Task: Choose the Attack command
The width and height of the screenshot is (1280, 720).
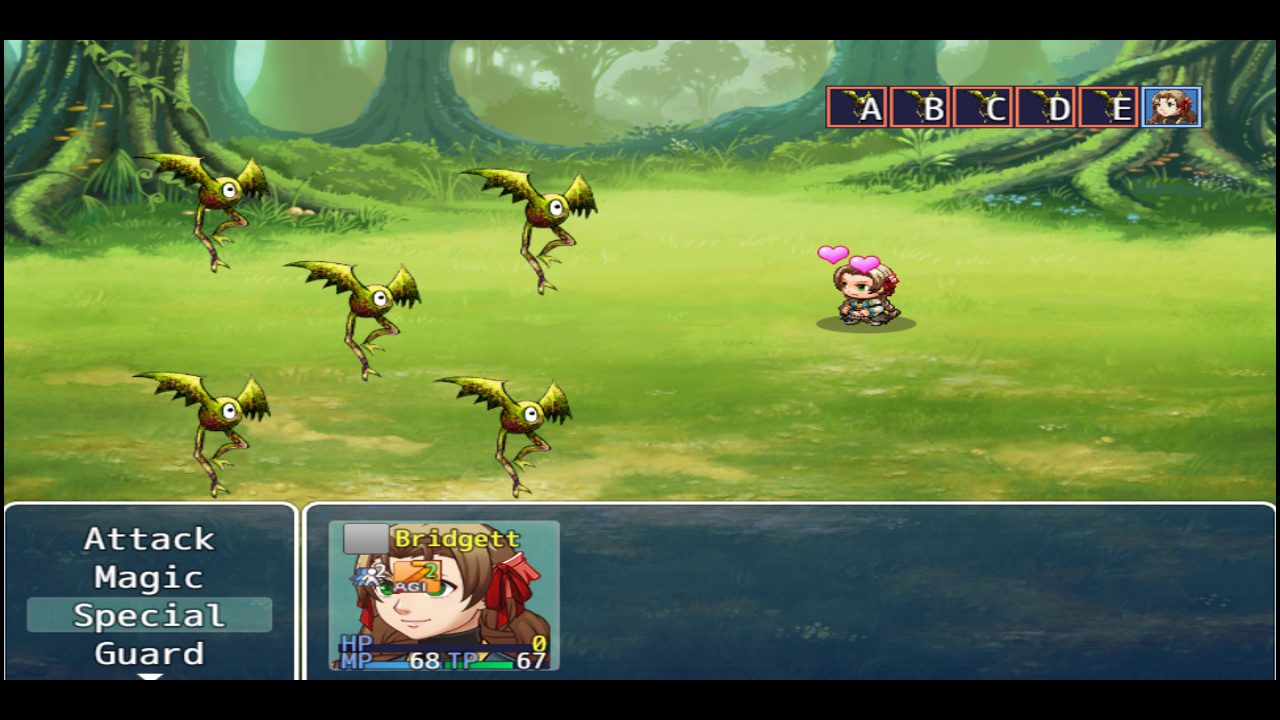Action: (148, 539)
